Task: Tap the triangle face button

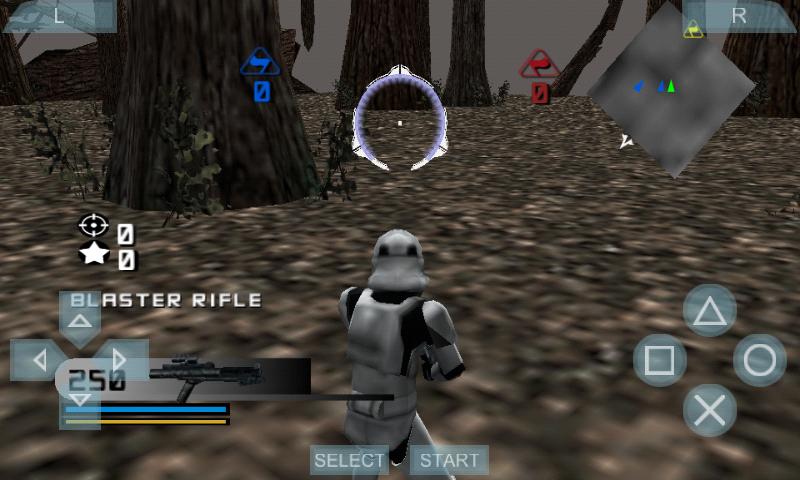Action: 710,311
